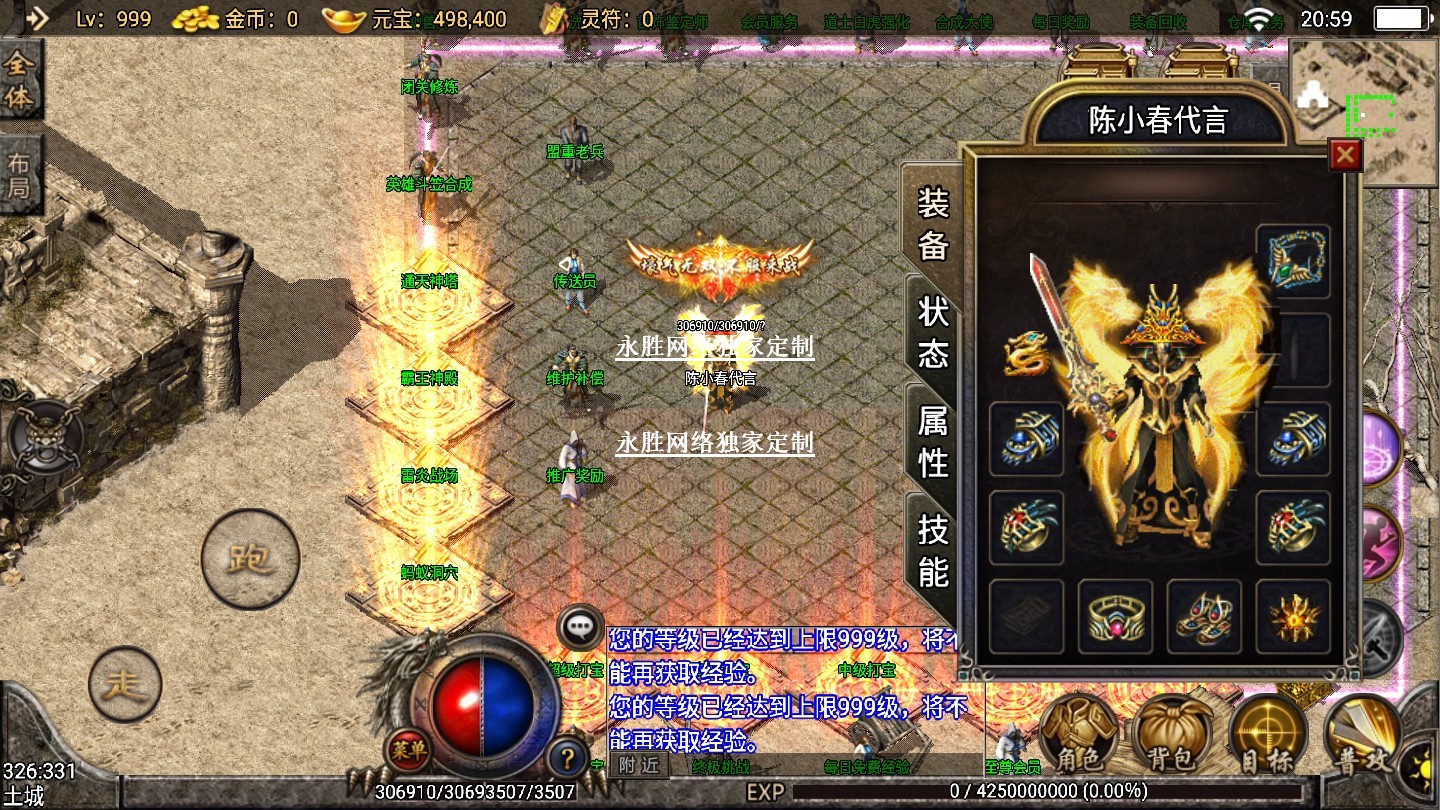Inspect the equipped green-gem necklace slot
The width and height of the screenshot is (1440, 810).
pyautogui.click(x=1293, y=262)
